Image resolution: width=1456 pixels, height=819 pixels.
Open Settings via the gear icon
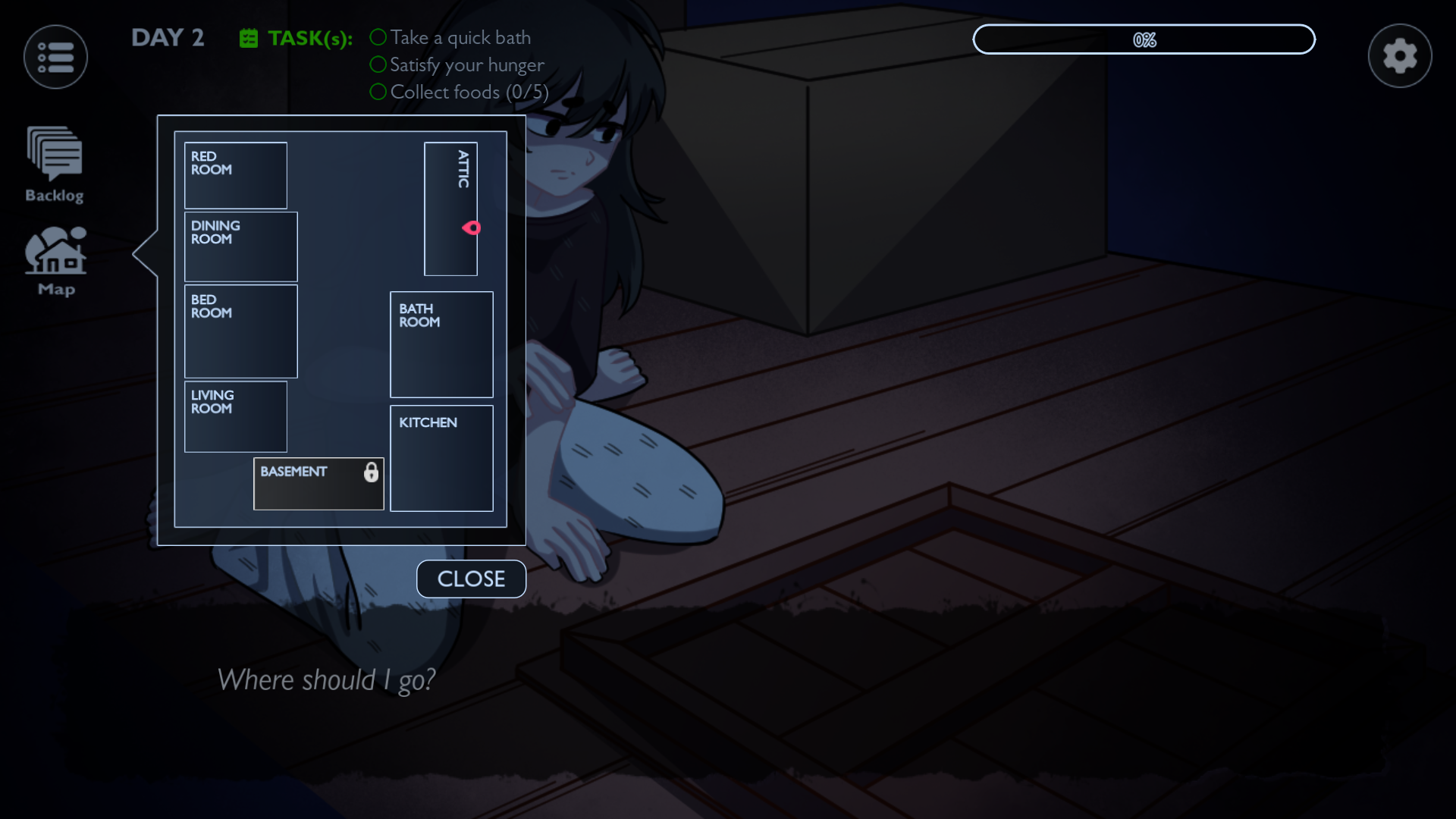click(x=1399, y=55)
